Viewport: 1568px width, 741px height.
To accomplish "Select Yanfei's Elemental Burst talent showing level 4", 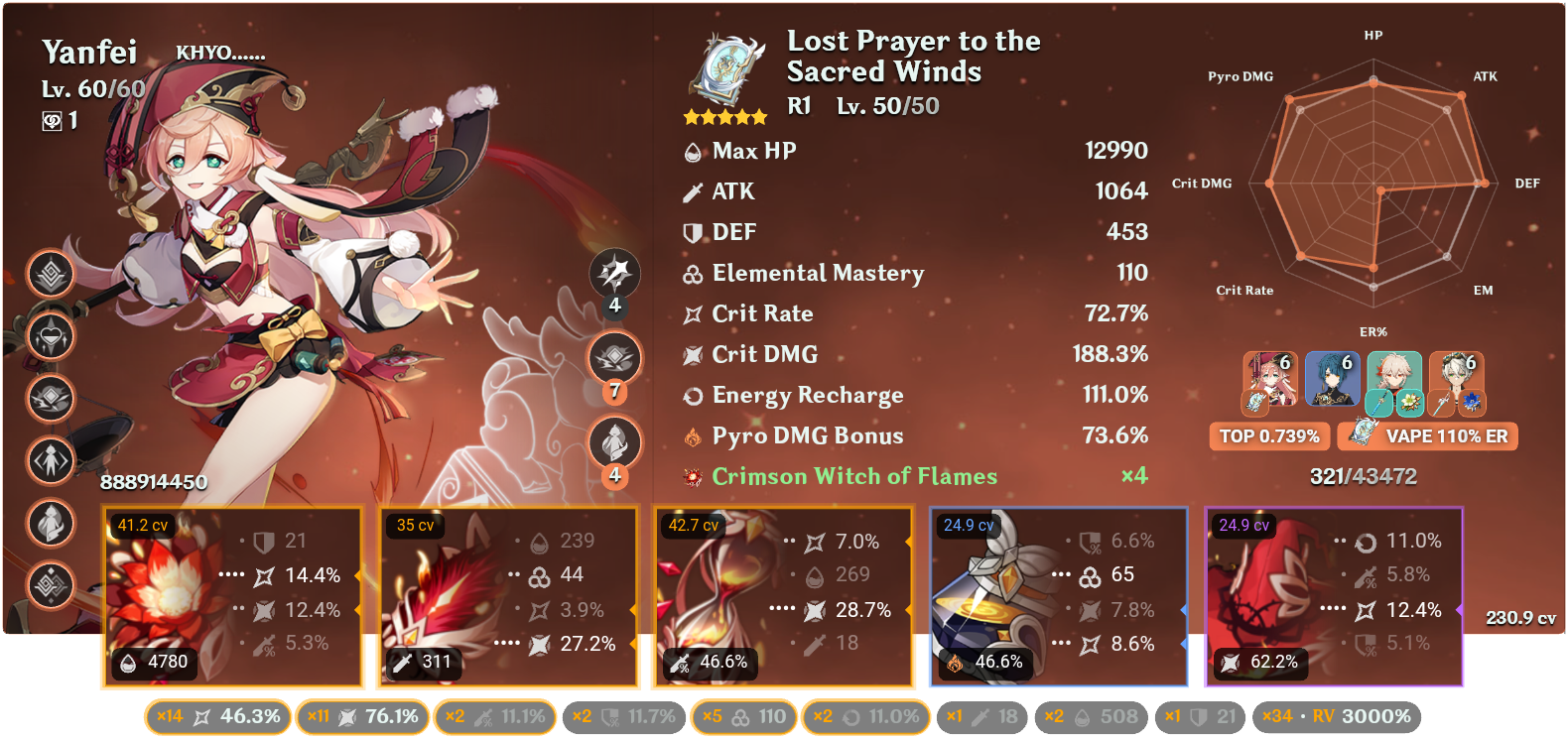I will coord(615,443).
